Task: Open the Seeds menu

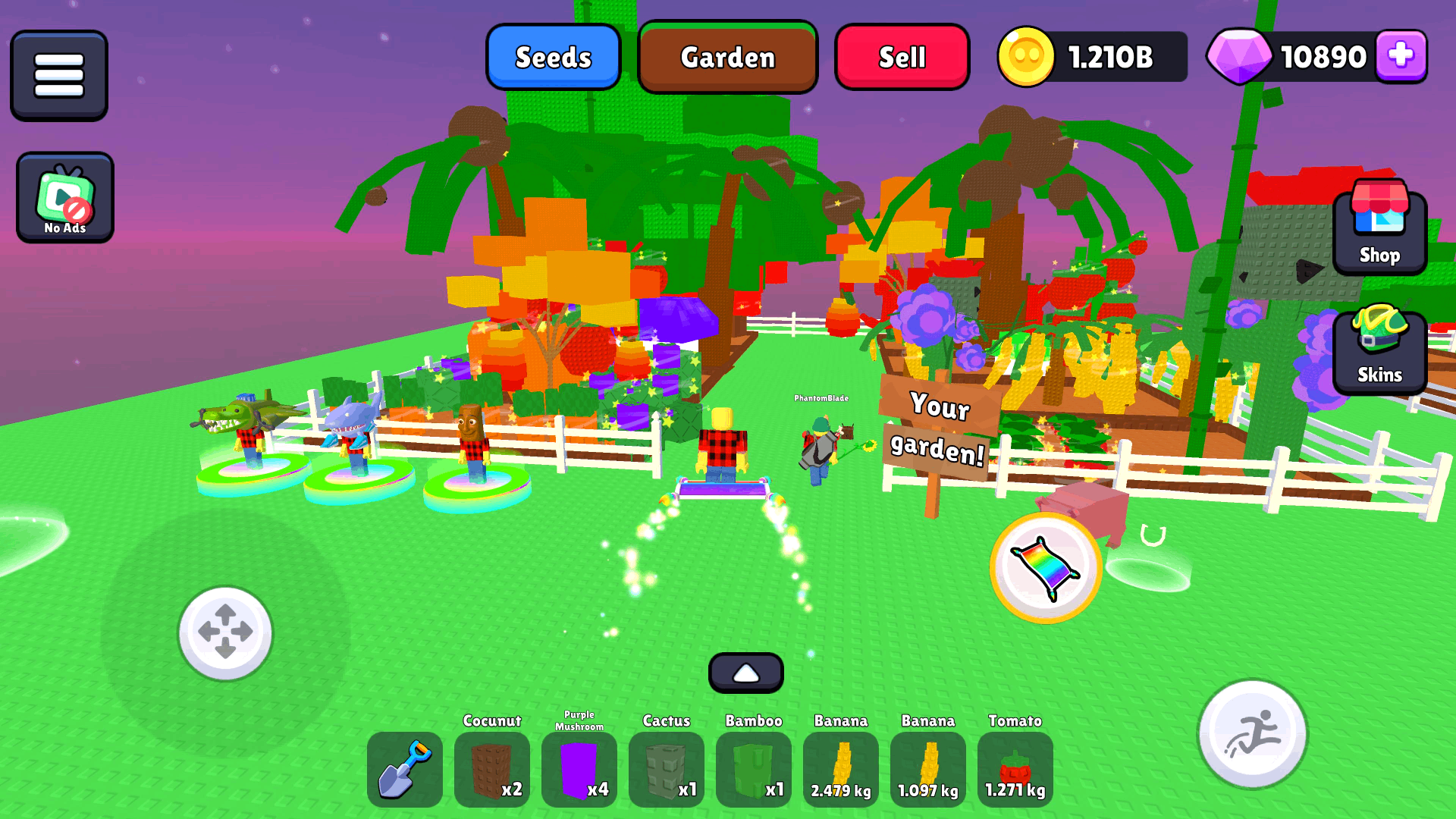Action: pos(554,57)
